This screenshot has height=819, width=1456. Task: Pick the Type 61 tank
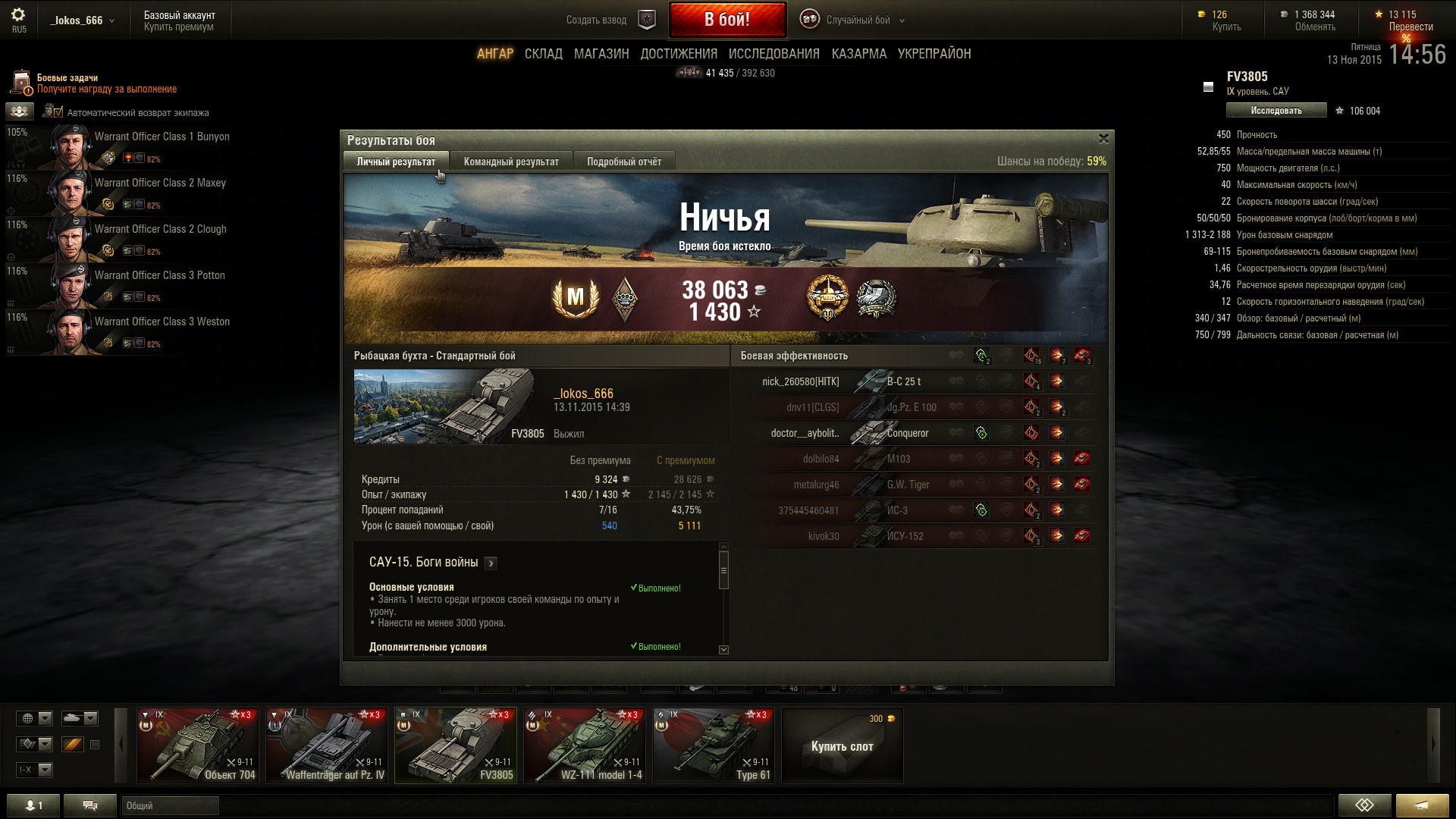(x=714, y=745)
